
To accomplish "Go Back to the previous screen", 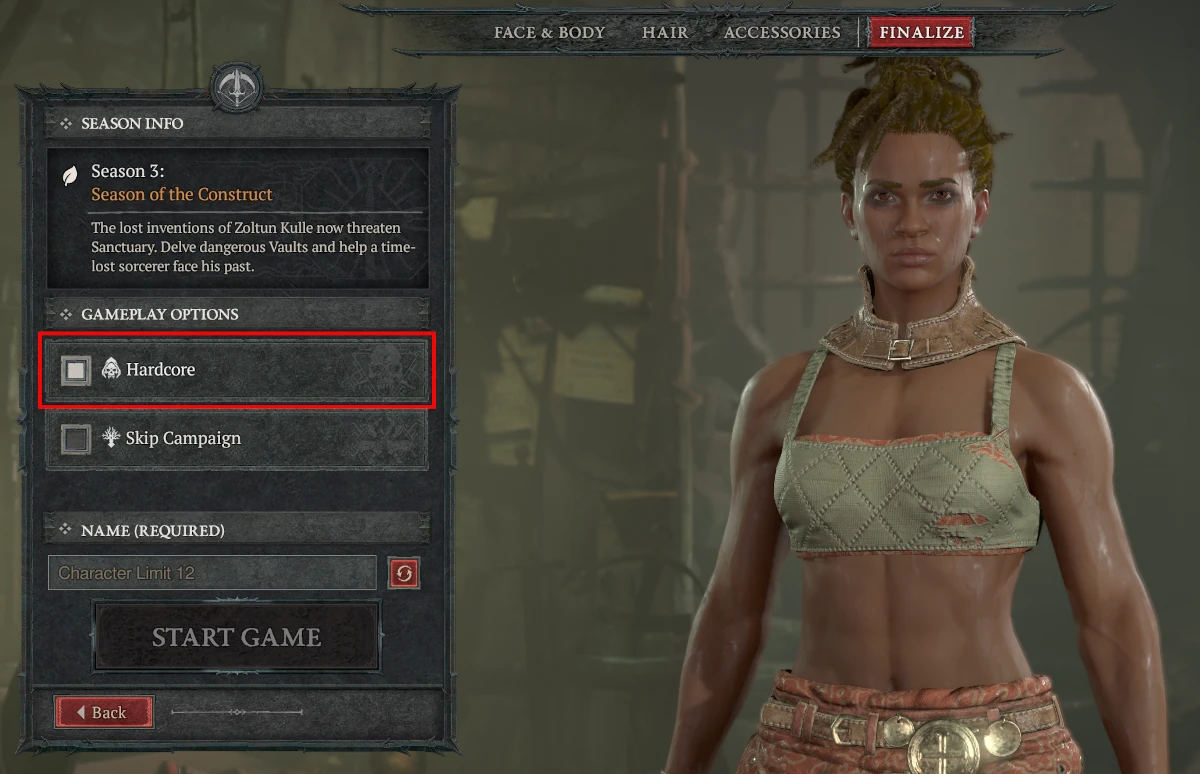I will 104,712.
